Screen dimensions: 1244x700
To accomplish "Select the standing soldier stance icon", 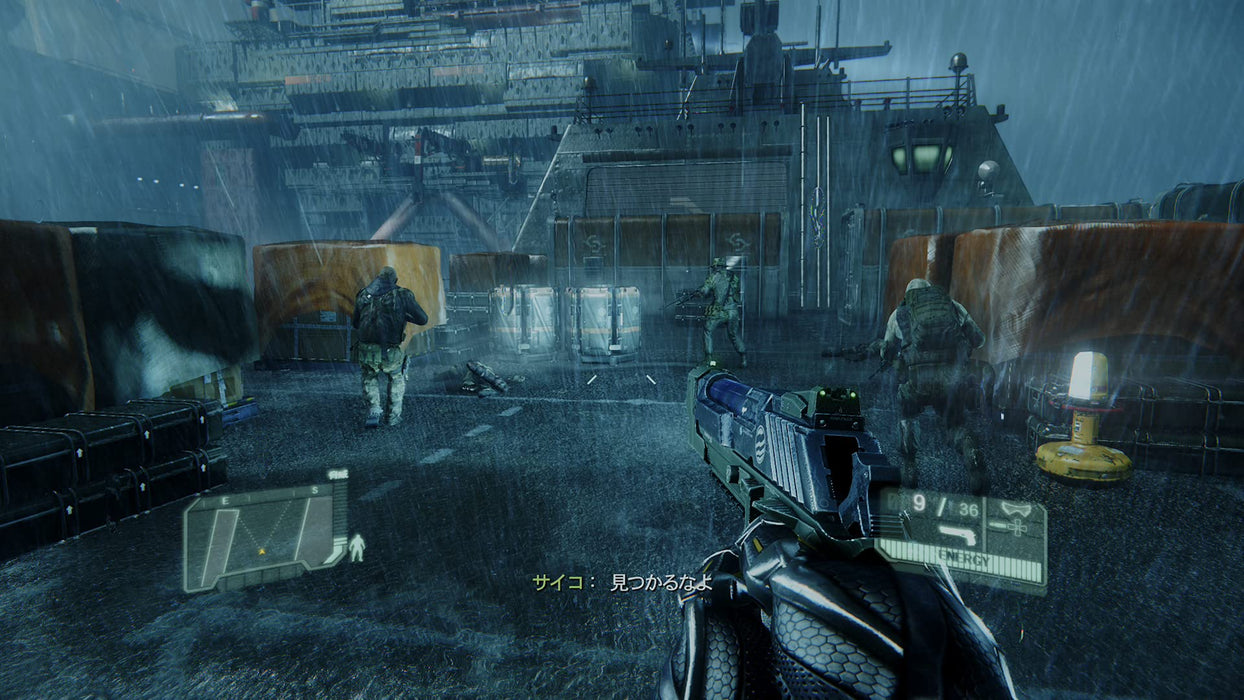I will pos(357,547).
